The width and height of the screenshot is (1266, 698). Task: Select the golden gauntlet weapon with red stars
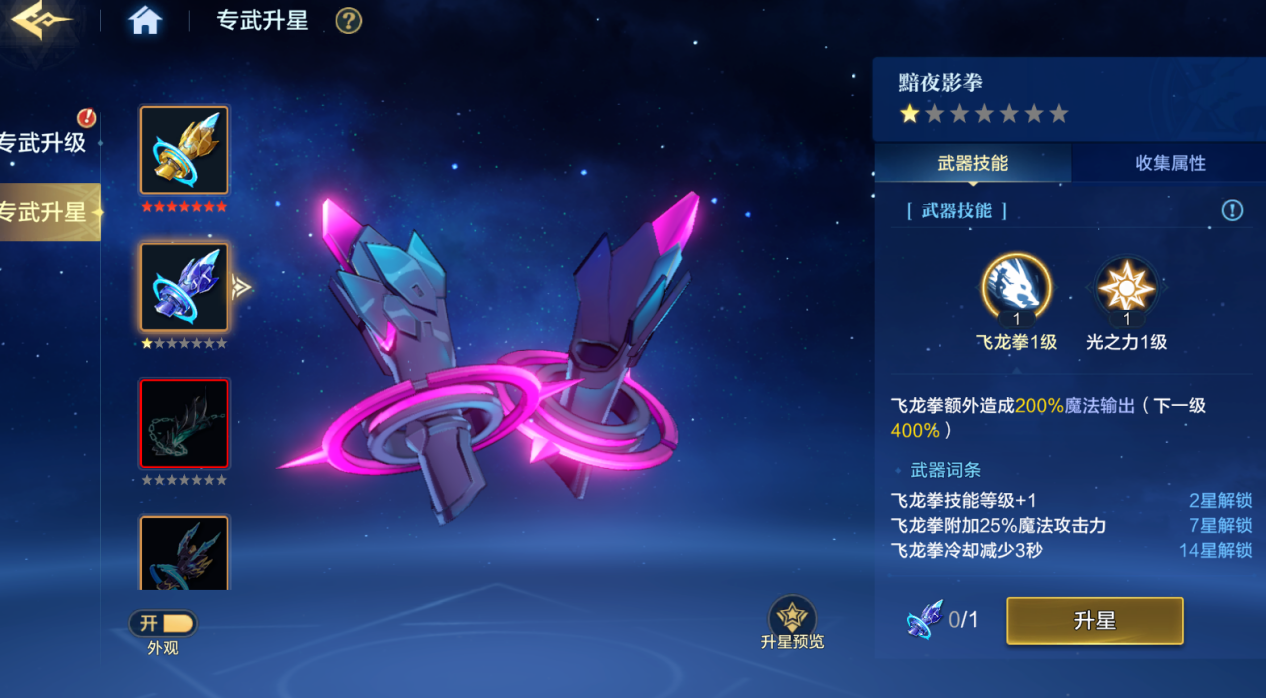(184, 150)
